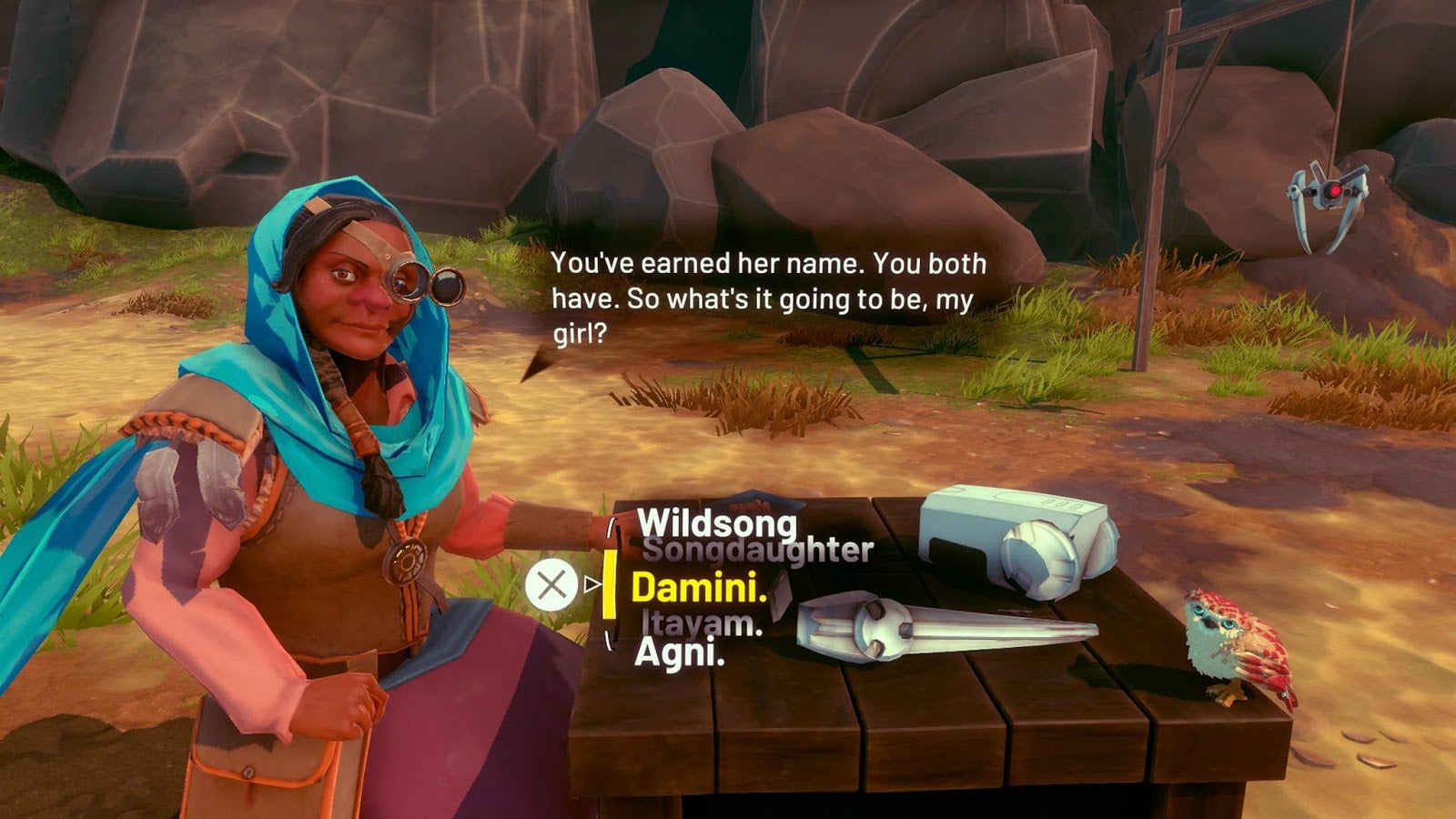Screen dimensions: 1456x819
Task: Choose the name Wildsong
Action: point(716,522)
